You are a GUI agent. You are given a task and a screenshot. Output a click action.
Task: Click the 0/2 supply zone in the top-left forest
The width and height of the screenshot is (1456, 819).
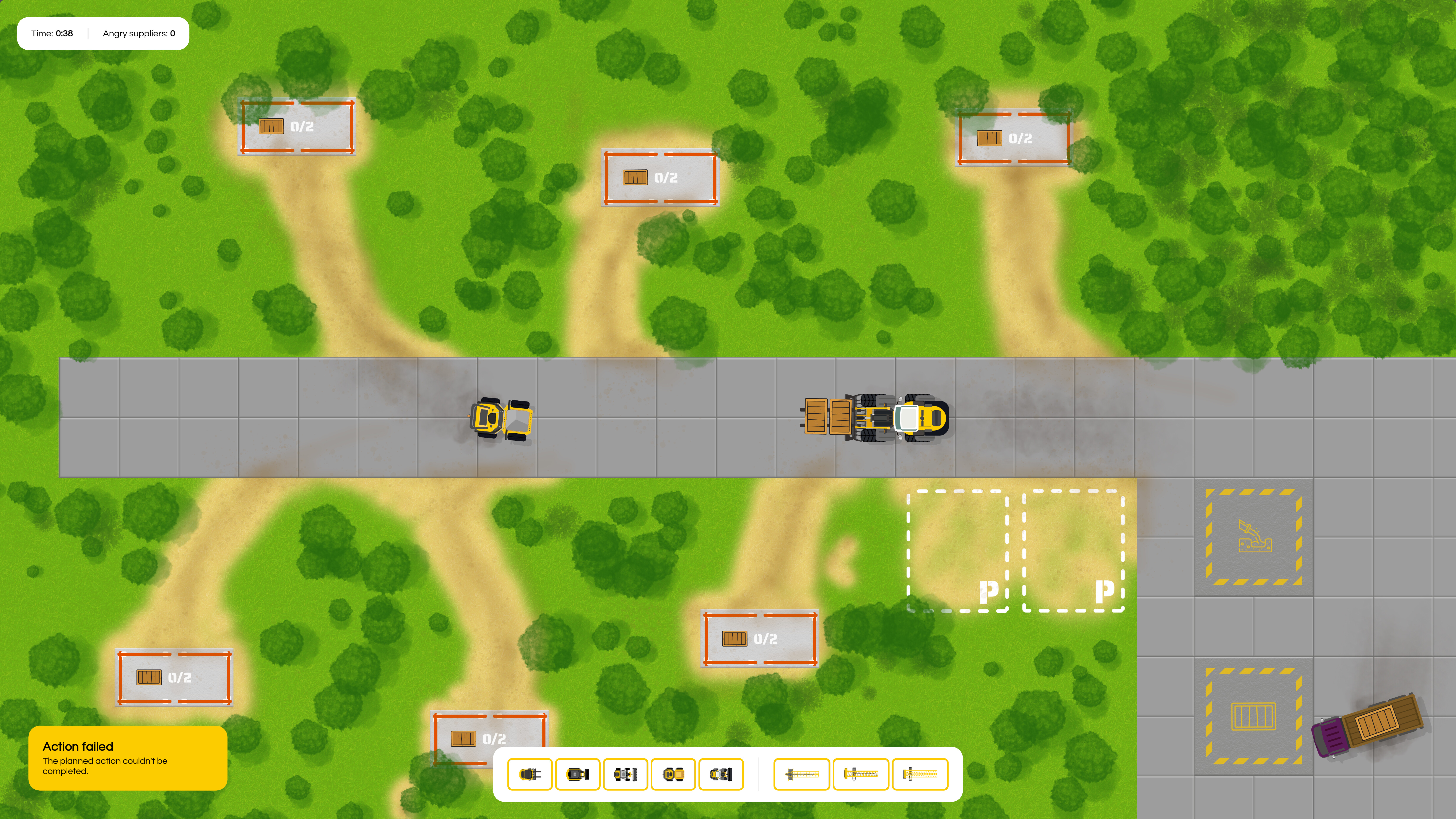[297, 126]
